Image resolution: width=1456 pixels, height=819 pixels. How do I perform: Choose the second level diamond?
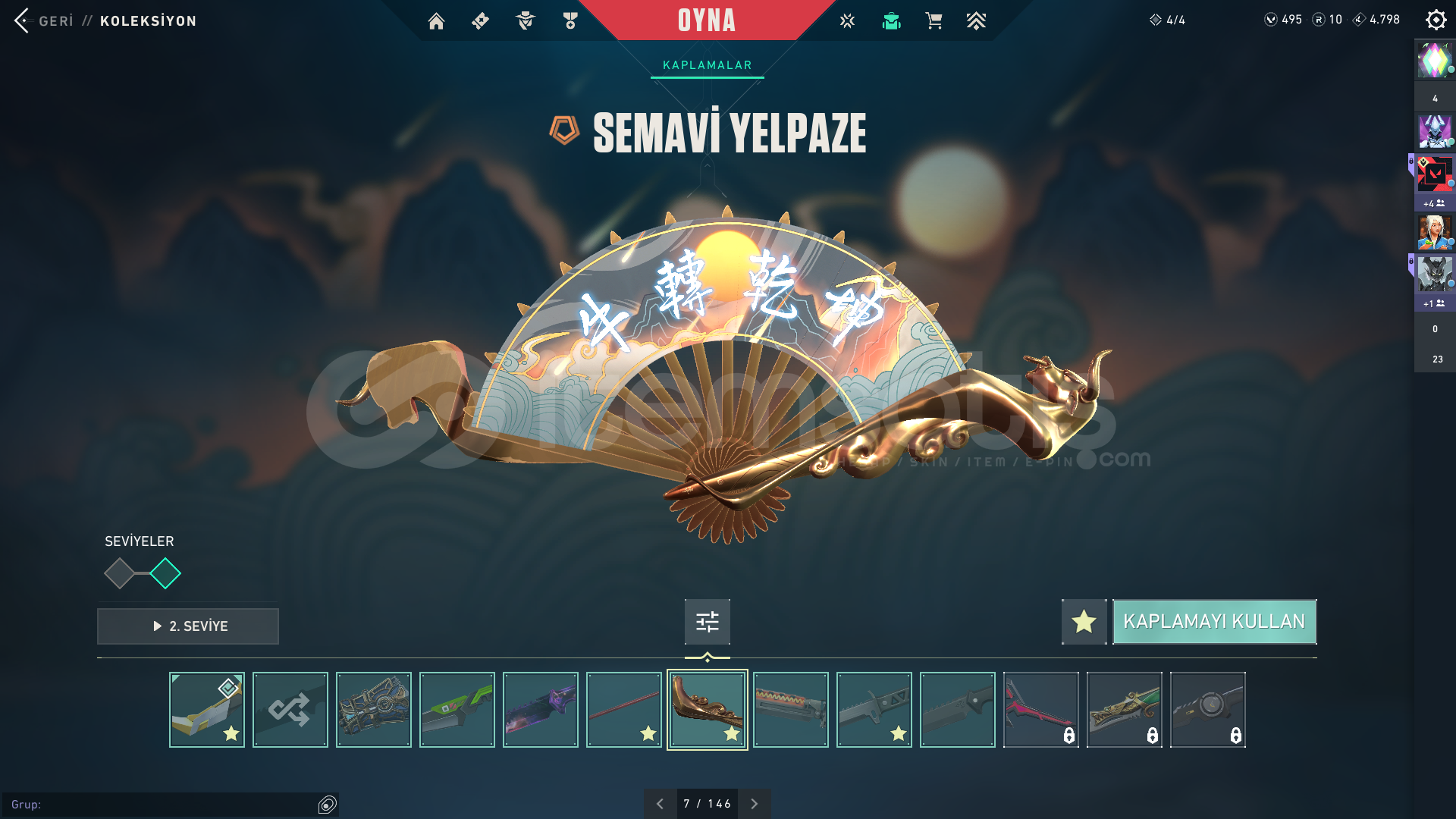165,573
